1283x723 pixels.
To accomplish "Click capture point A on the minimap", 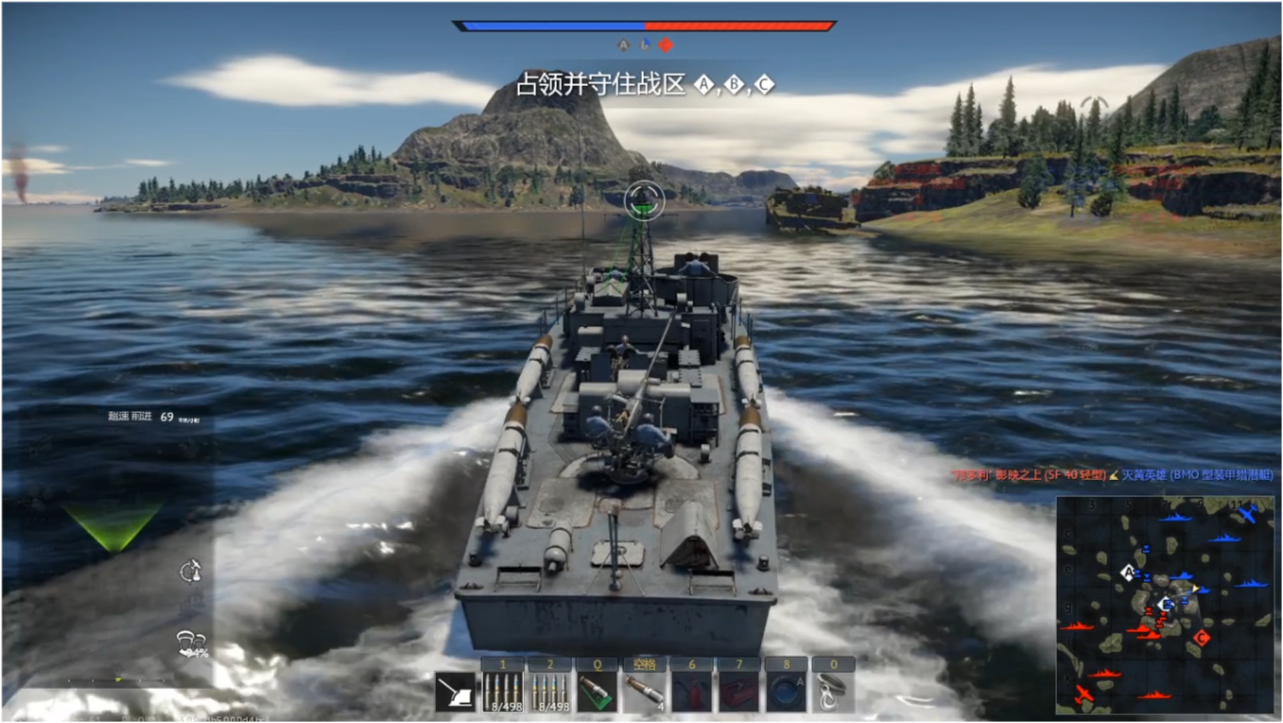I will coord(1129,573).
